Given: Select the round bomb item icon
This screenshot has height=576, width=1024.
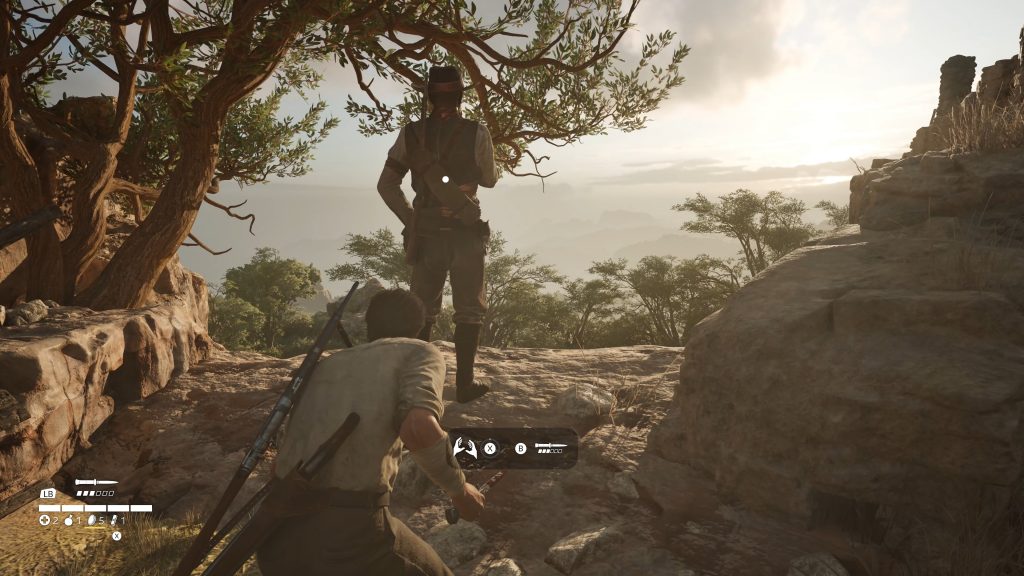Looking at the screenshot, I should tap(69, 521).
